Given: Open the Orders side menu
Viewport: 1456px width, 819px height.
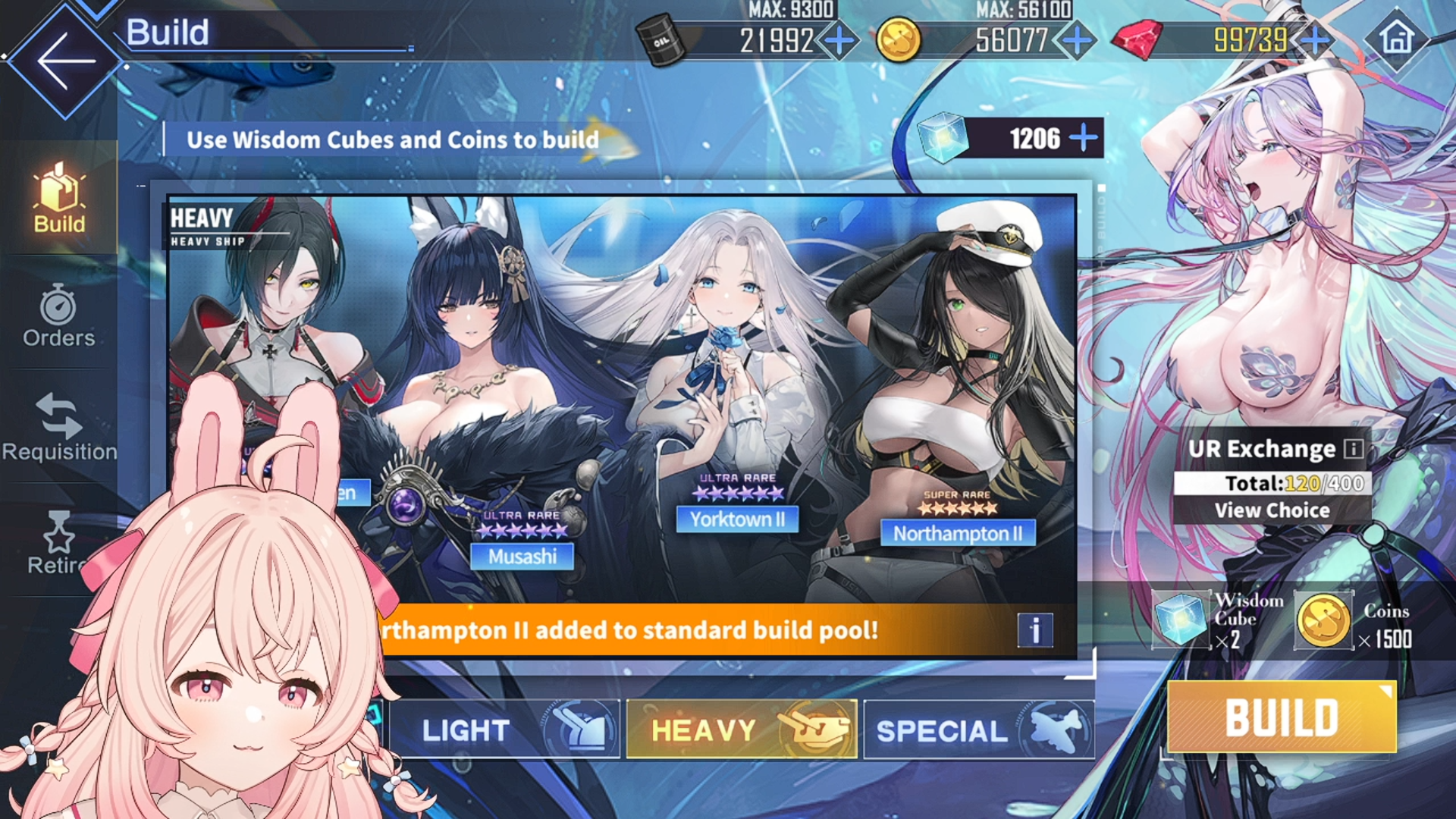Looking at the screenshot, I should pos(58,316).
